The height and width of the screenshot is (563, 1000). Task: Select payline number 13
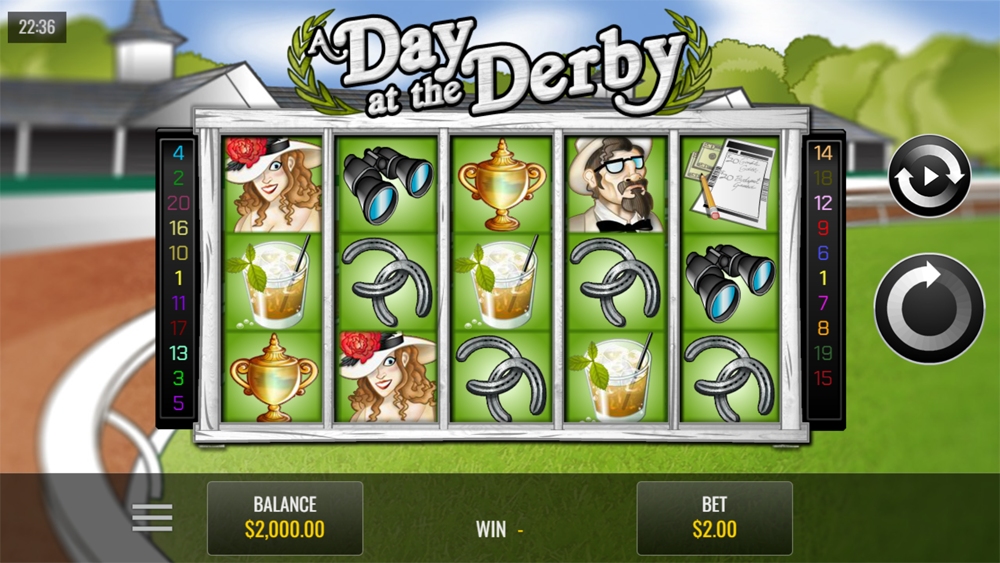179,353
